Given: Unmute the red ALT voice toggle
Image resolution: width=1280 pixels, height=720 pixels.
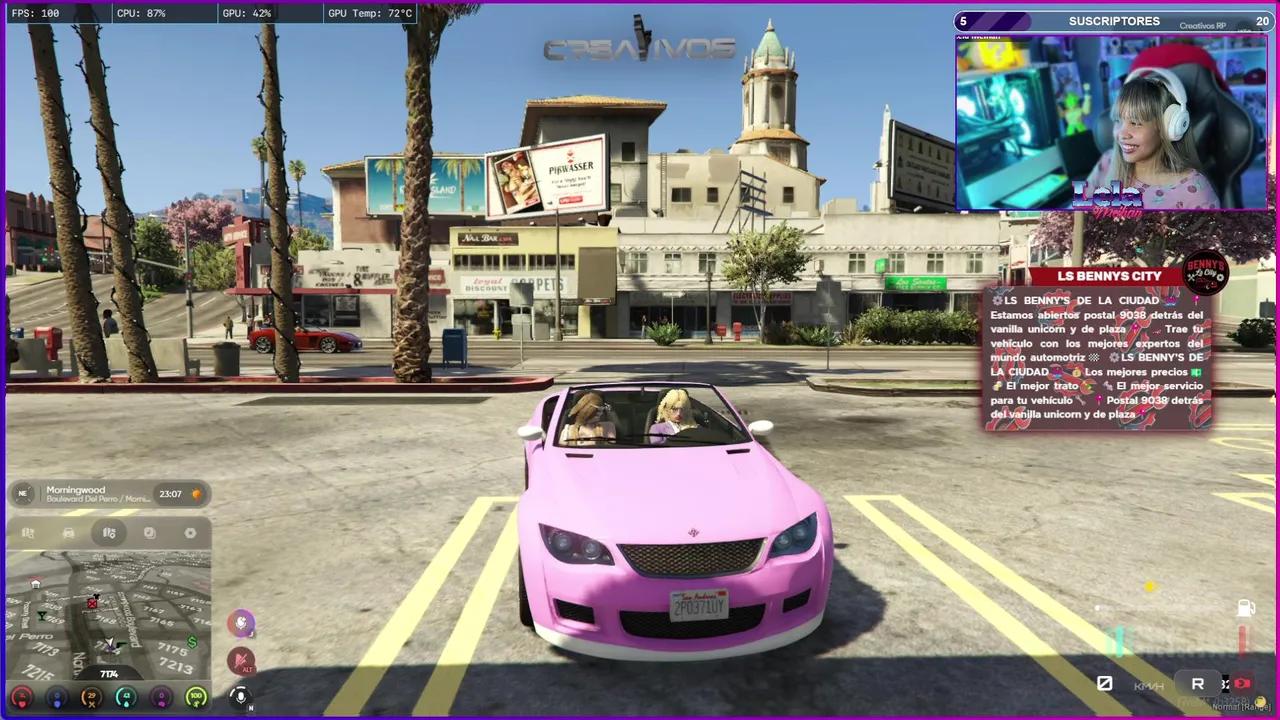Looking at the screenshot, I should 241,660.
